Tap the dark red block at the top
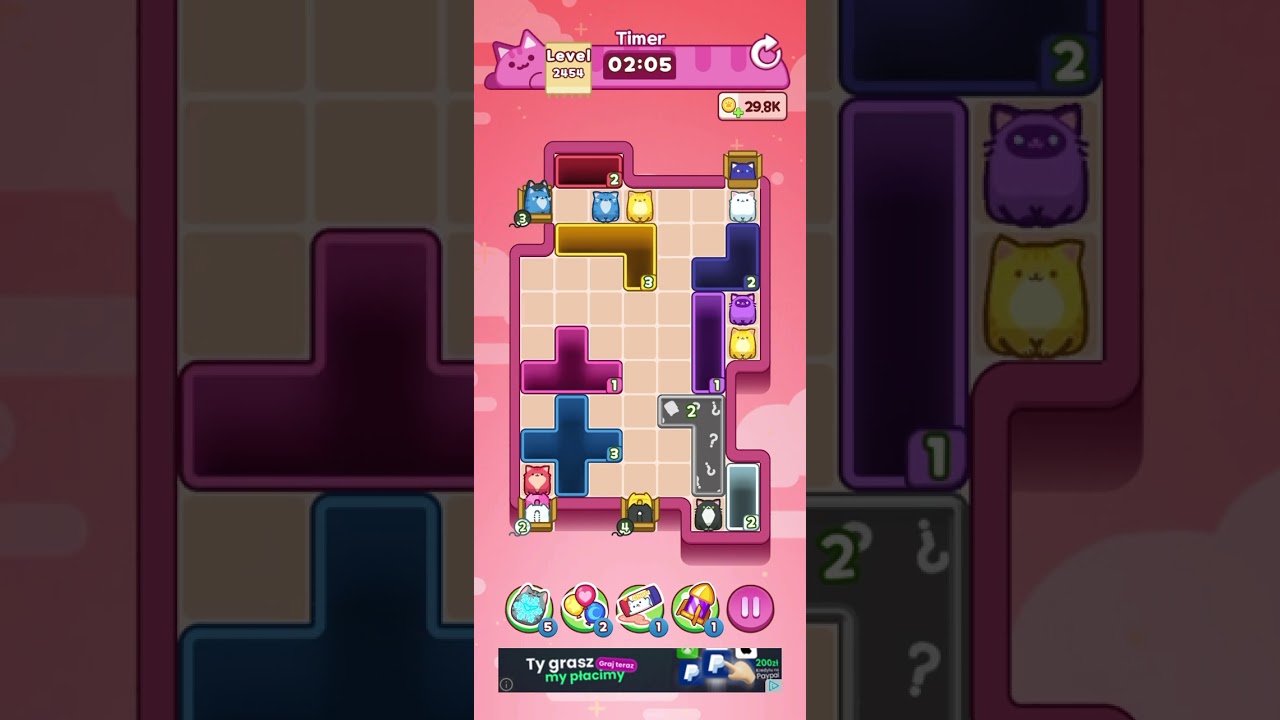This screenshot has height=720, width=1280. 588,170
